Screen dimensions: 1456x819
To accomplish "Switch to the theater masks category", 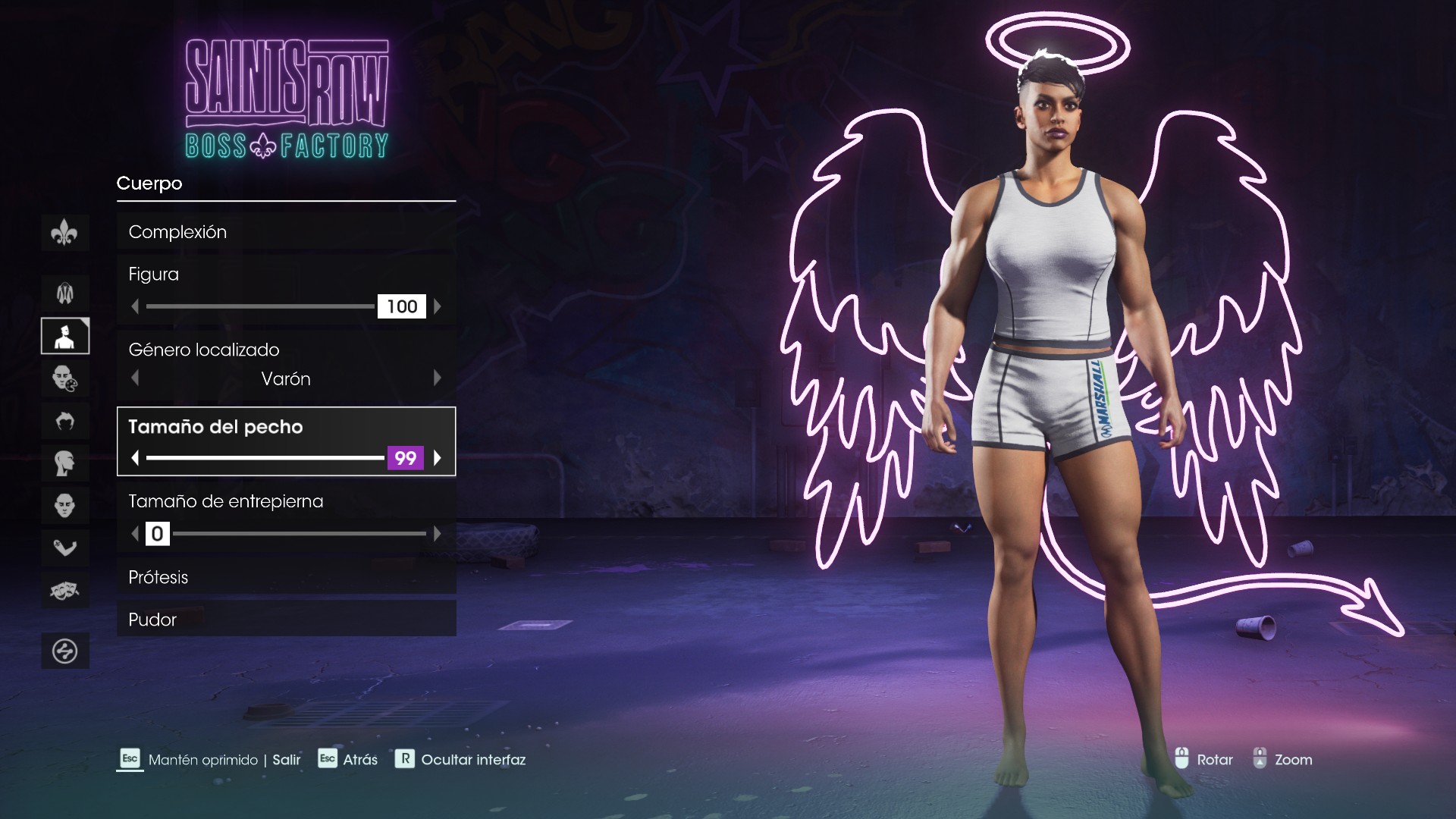I will point(65,590).
